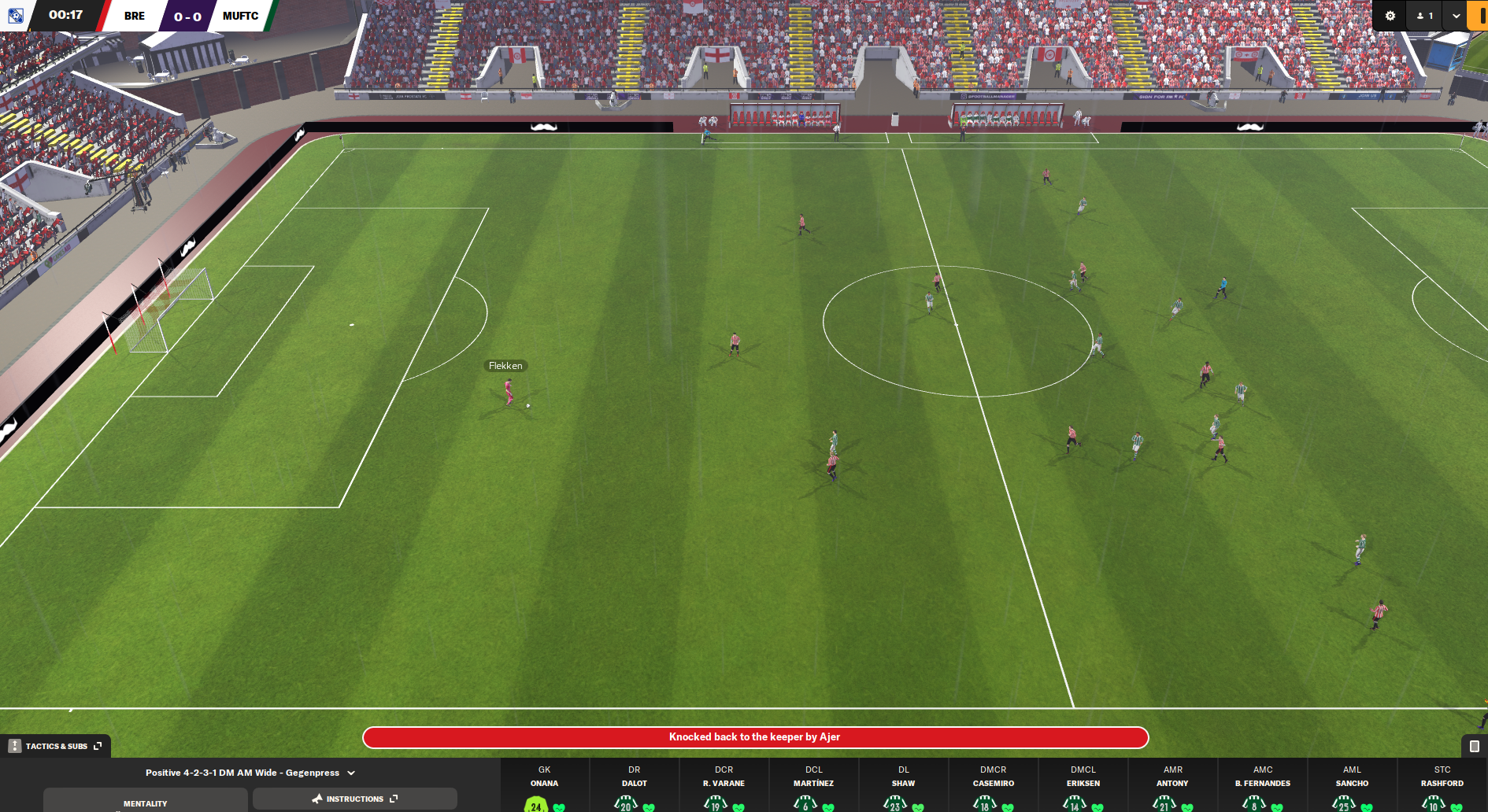This screenshot has width=1488, height=812.
Task: Click the manager count person icon top right
Action: point(1422,15)
